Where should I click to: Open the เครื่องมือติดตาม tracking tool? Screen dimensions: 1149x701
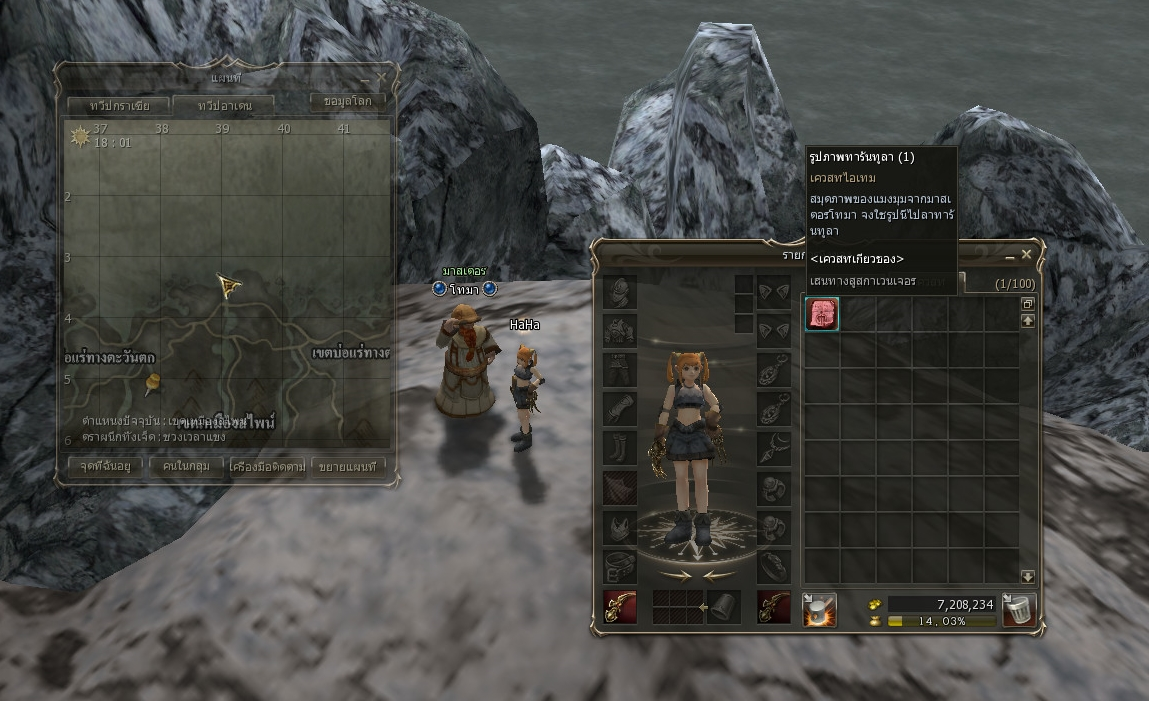[267, 466]
